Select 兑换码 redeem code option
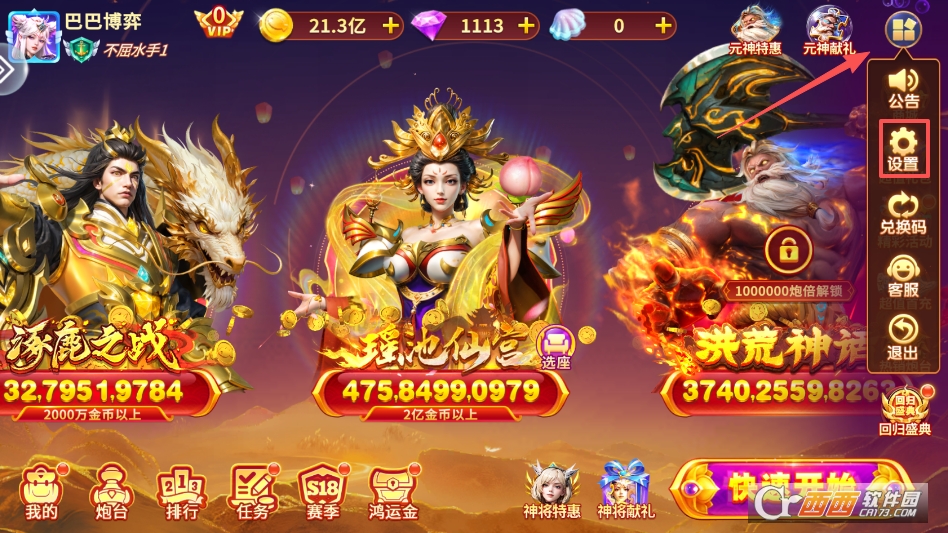 (903, 213)
